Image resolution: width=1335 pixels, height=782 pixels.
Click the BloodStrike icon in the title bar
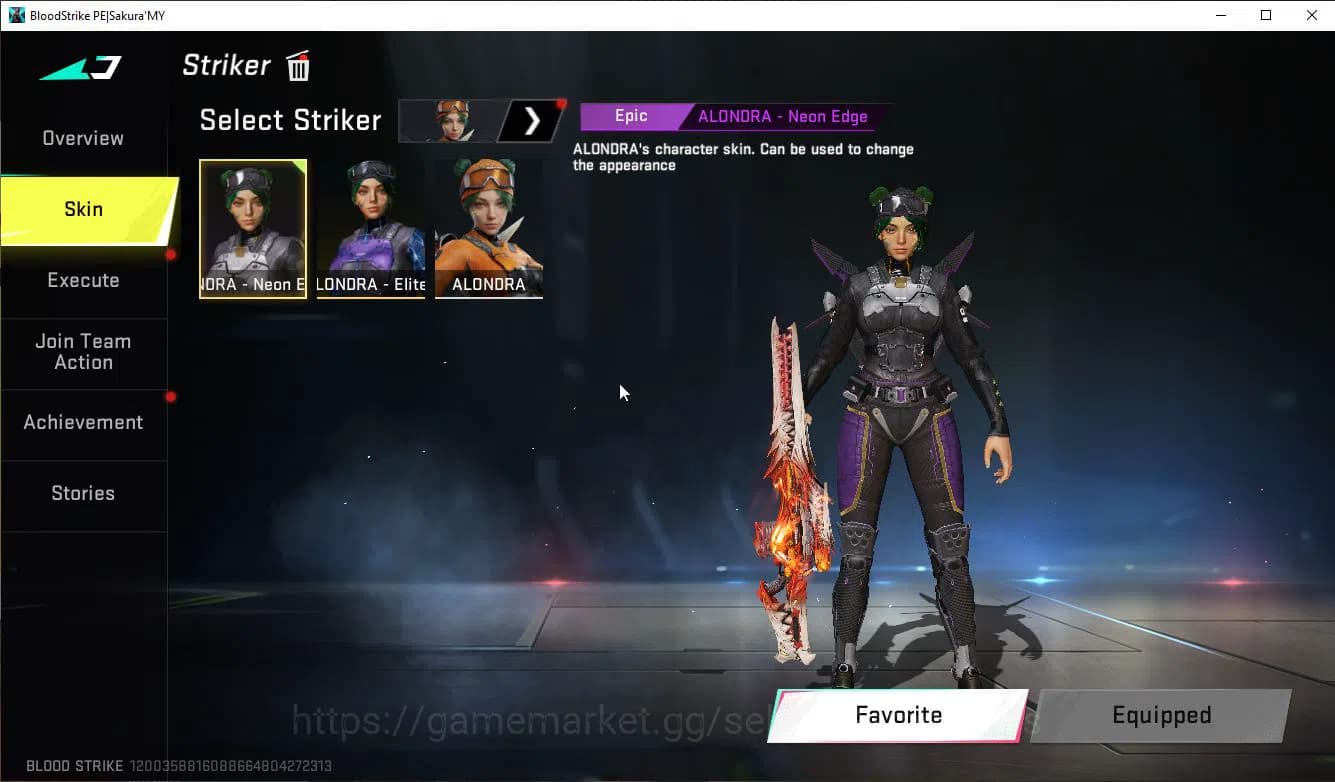16,15
